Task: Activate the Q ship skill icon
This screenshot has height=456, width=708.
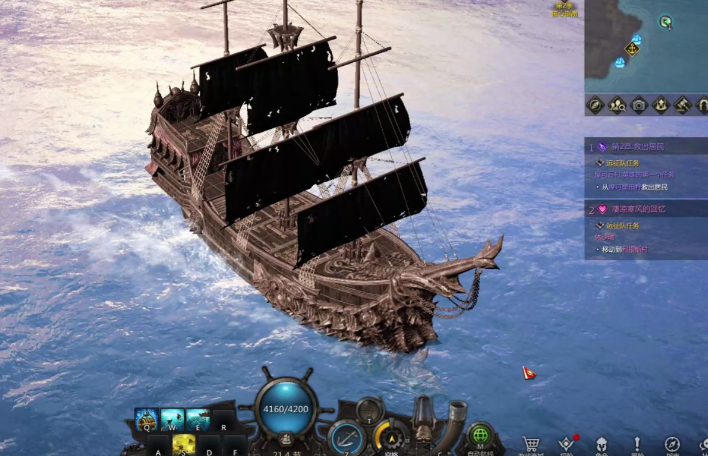Action: pyautogui.click(x=147, y=419)
